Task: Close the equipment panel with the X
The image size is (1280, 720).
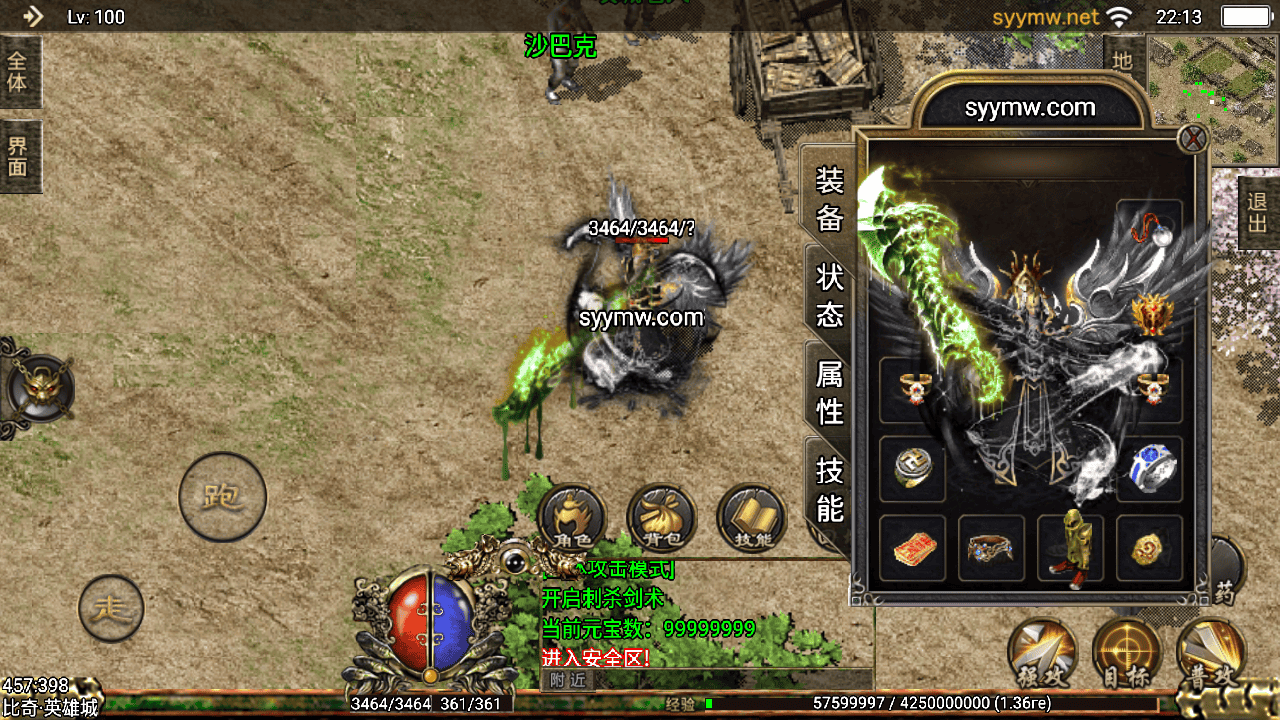Action: click(1192, 139)
